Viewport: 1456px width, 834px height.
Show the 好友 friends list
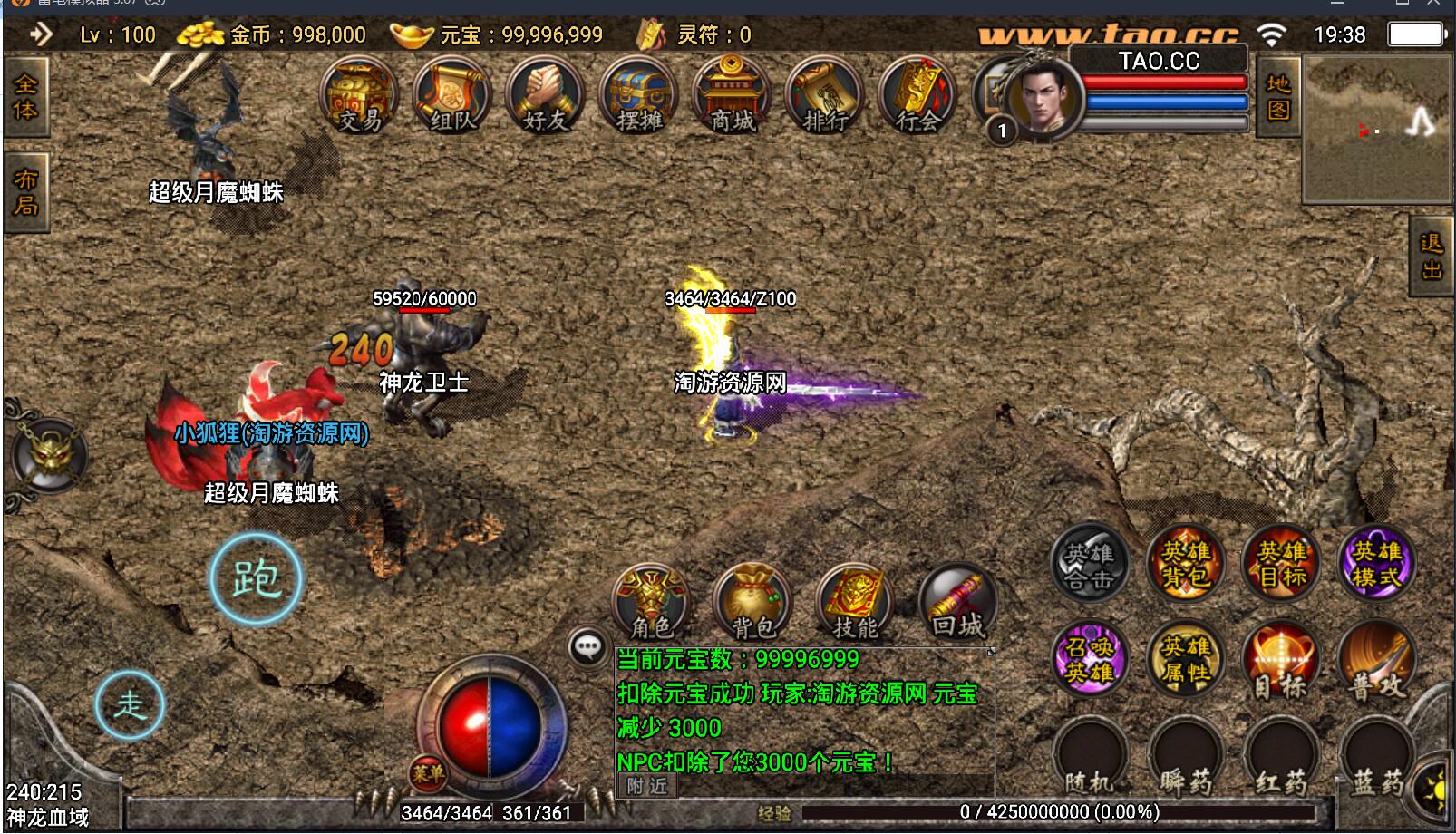coord(545,98)
